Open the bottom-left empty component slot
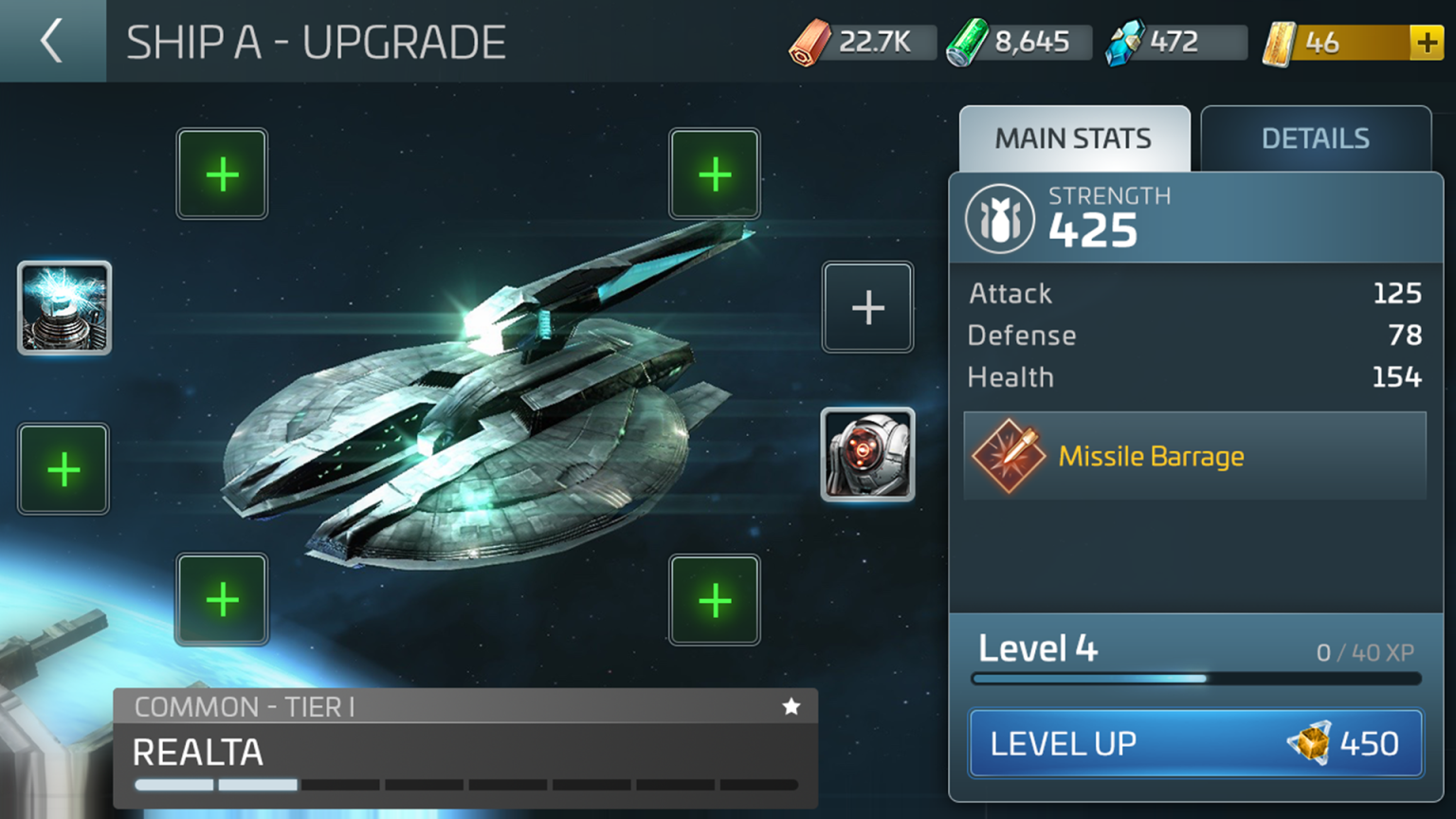Screen dimensions: 1456x819 (x=222, y=599)
